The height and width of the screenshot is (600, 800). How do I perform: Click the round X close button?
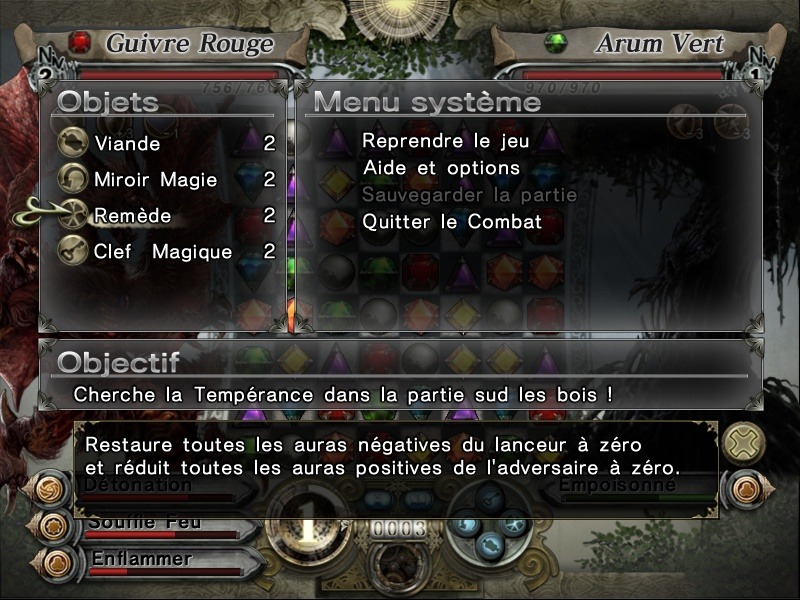pos(743,442)
